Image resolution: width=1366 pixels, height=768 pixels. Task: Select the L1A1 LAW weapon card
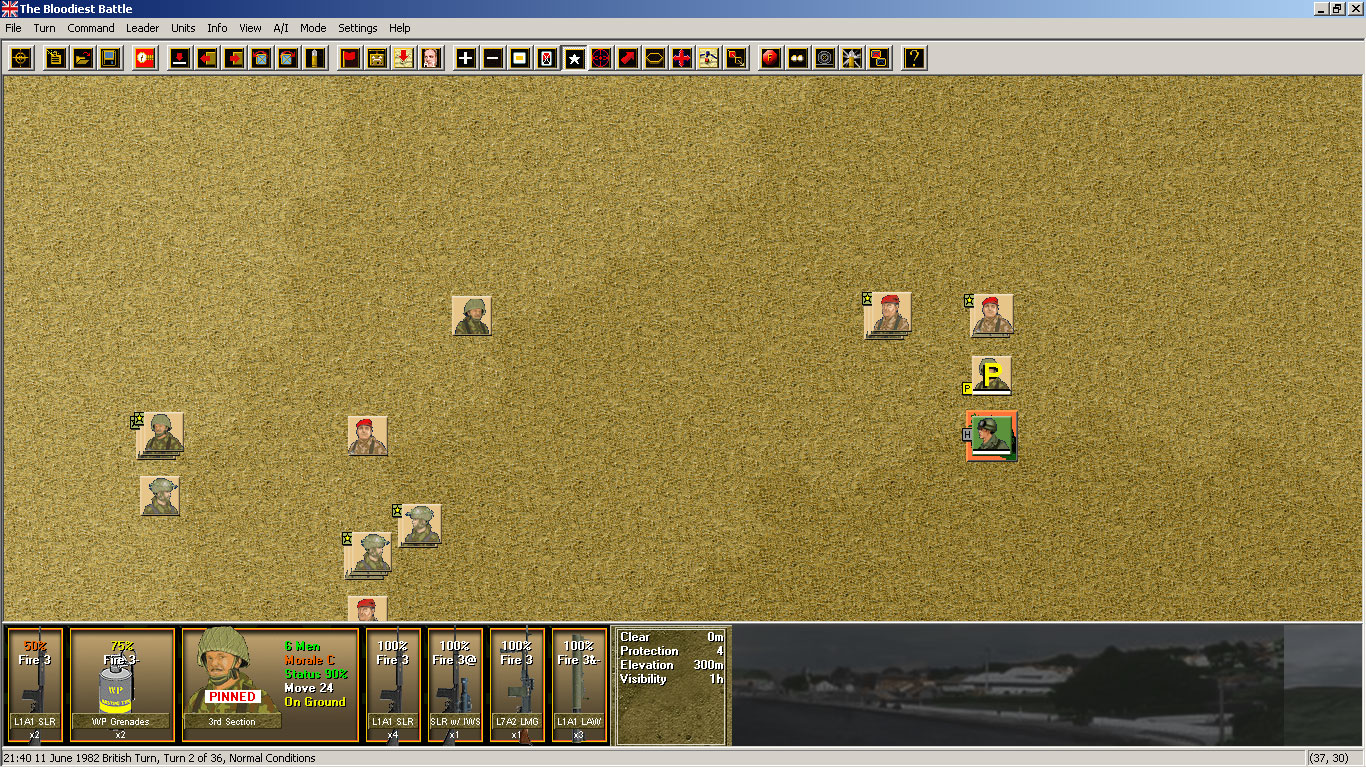point(579,685)
